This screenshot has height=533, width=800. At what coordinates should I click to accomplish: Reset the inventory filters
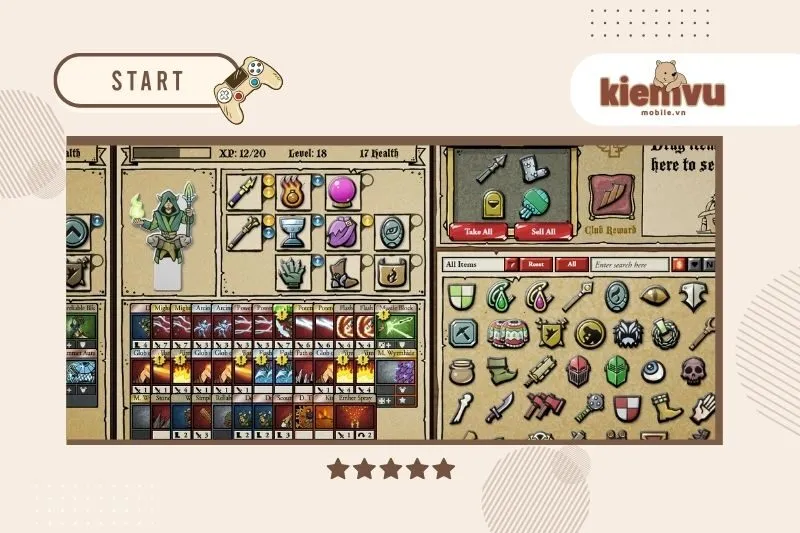point(535,264)
